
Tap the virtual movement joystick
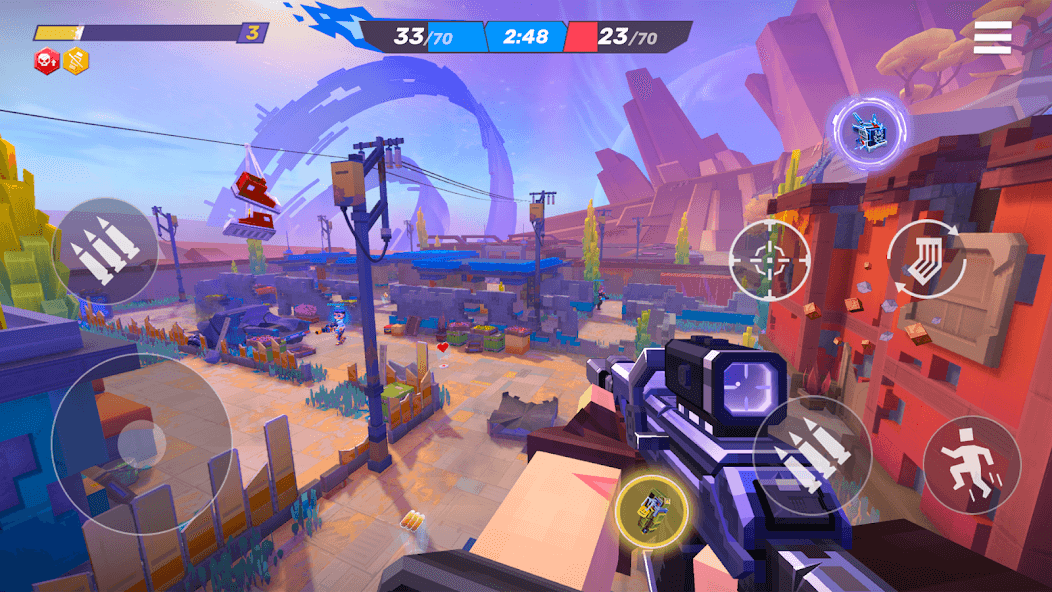tap(141, 443)
